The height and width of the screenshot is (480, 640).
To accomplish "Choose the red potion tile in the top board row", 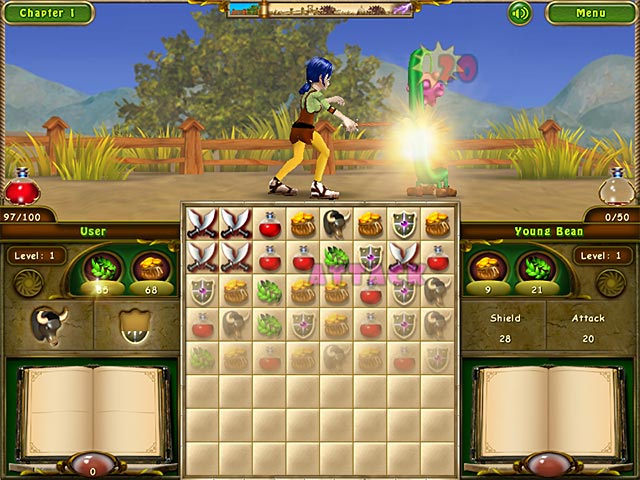I will coord(270,224).
